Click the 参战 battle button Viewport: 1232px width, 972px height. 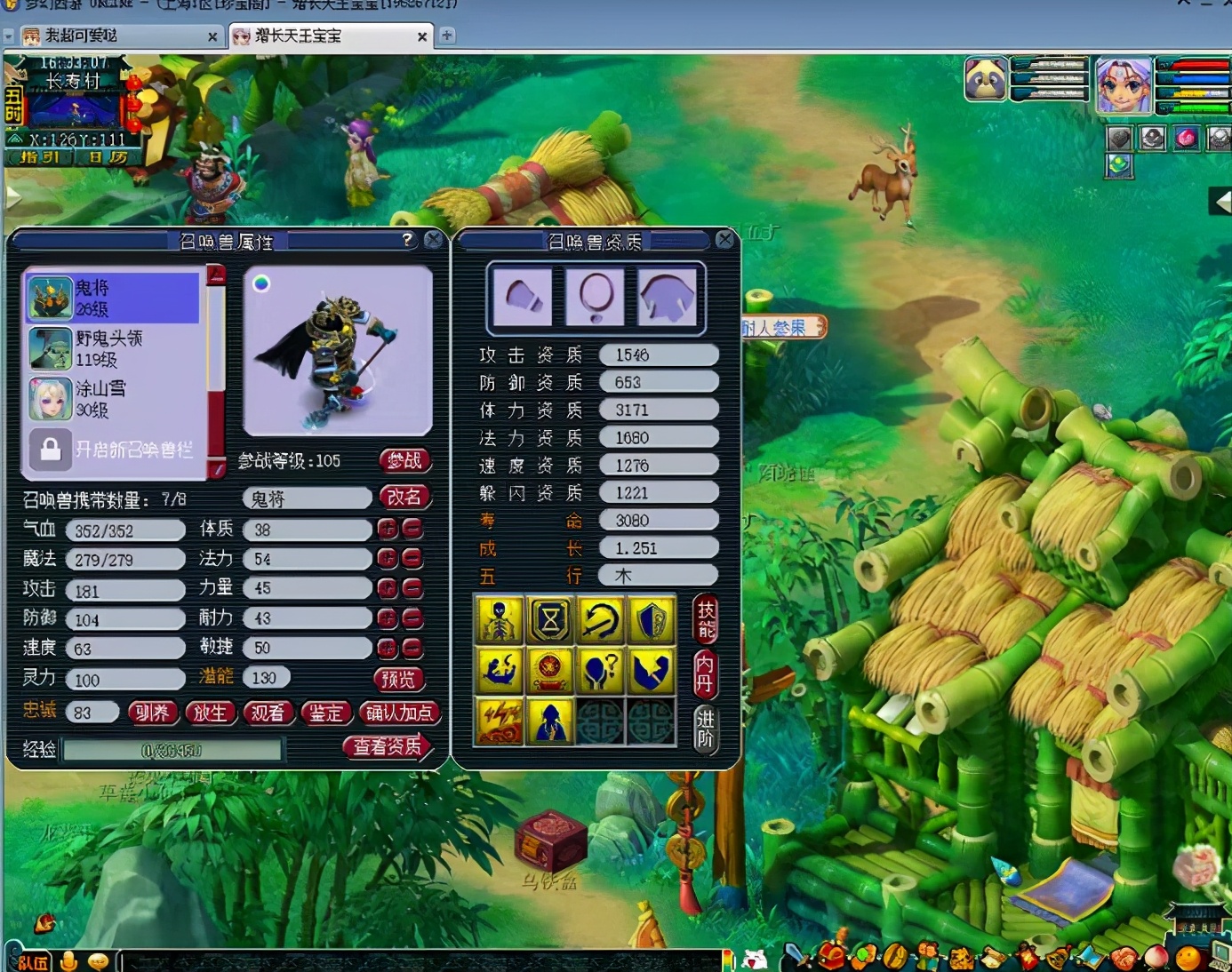pyautogui.click(x=404, y=460)
